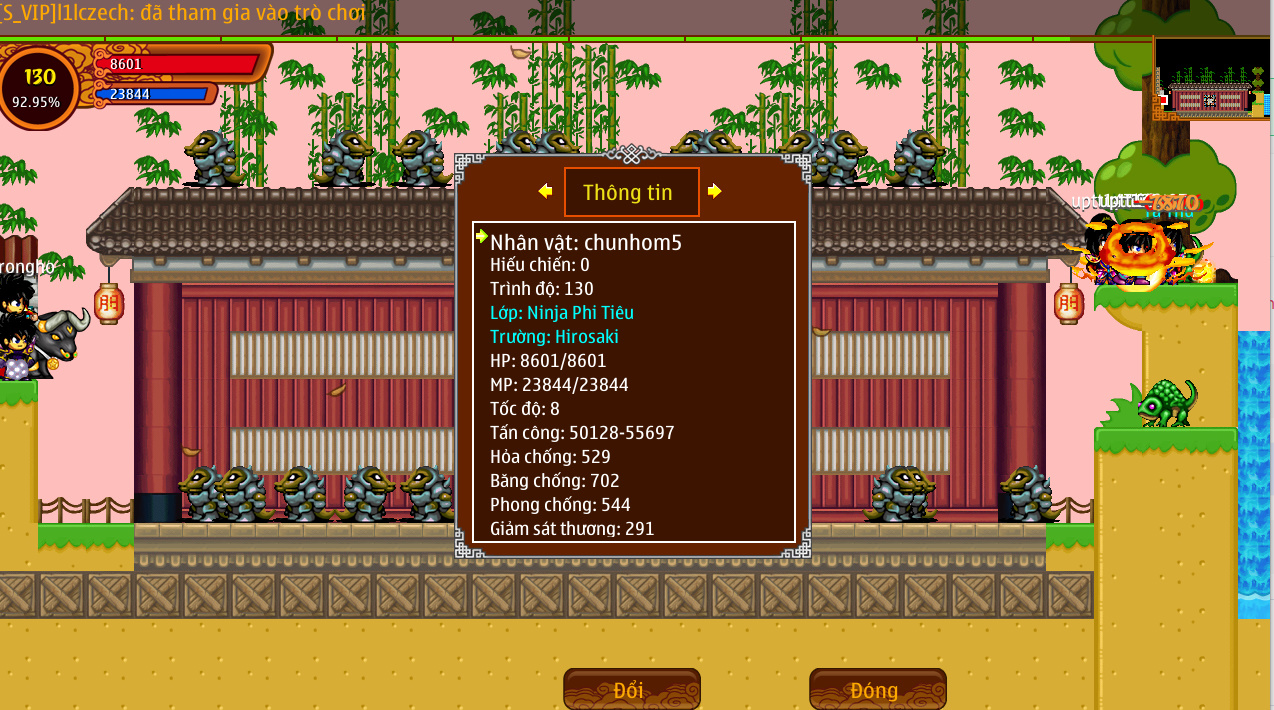Select the Giảm sát thương row
This screenshot has height=710, width=1274.
click(x=572, y=528)
